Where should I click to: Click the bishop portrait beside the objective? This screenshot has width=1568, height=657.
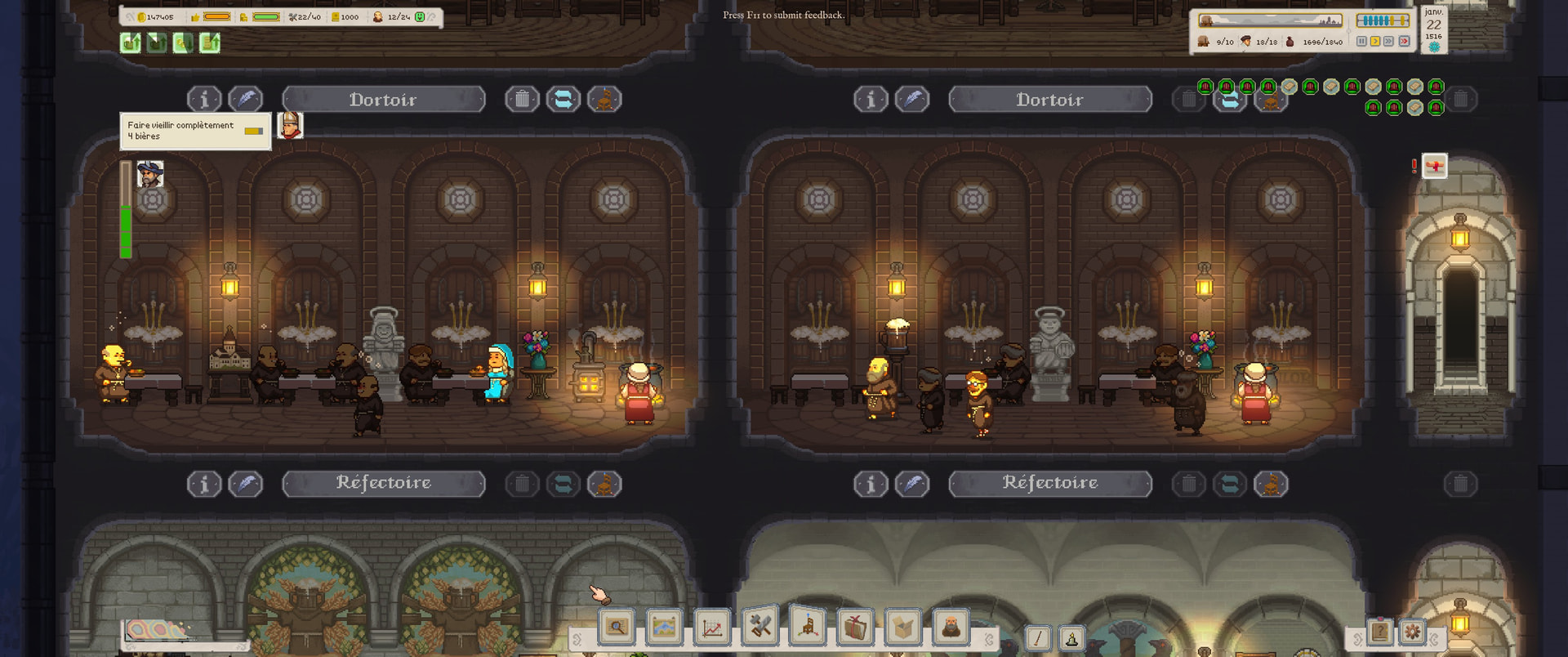290,126
